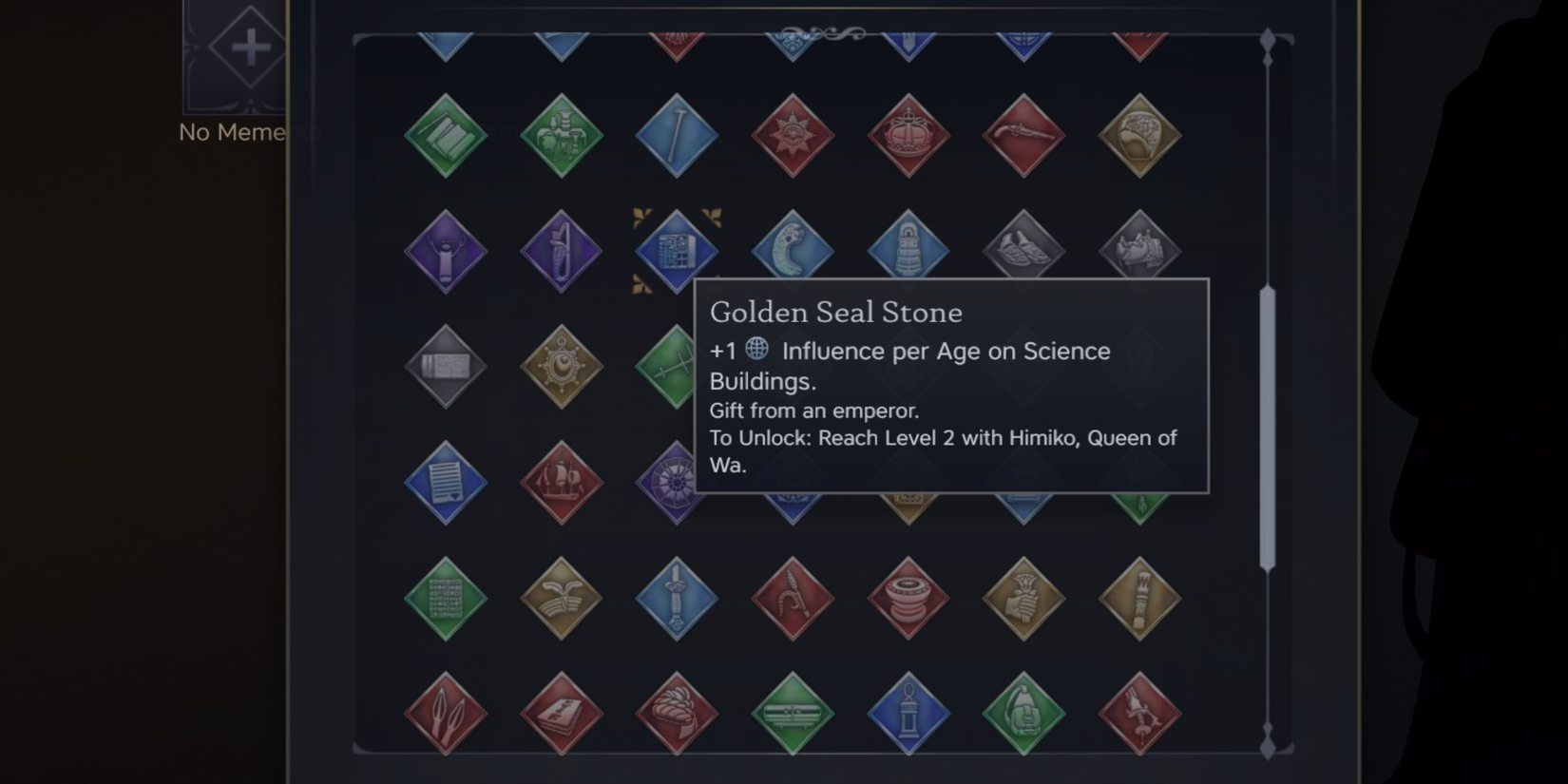Select the red pottery wheel memento

[908, 599]
